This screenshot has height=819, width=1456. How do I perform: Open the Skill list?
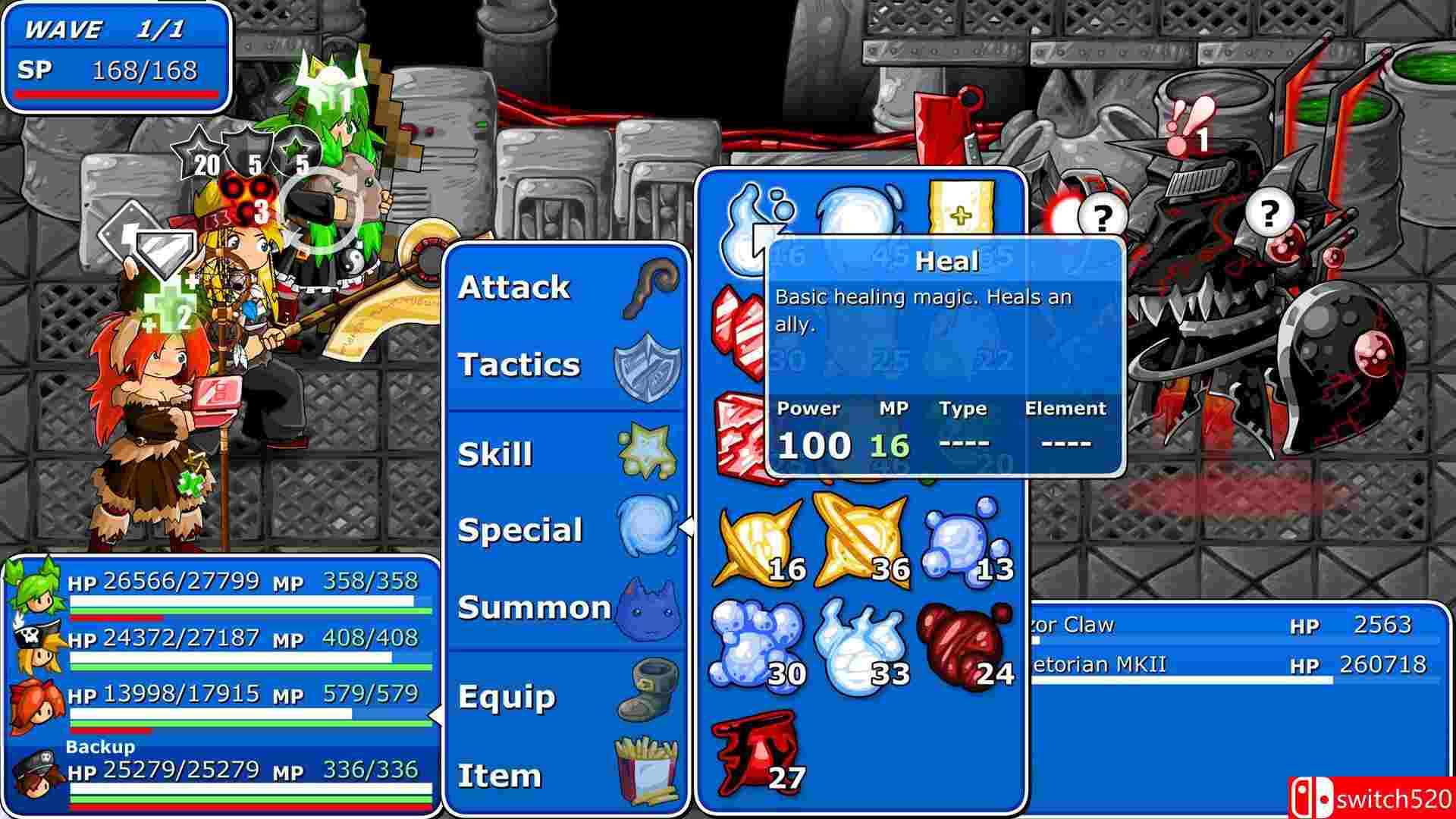(565, 454)
